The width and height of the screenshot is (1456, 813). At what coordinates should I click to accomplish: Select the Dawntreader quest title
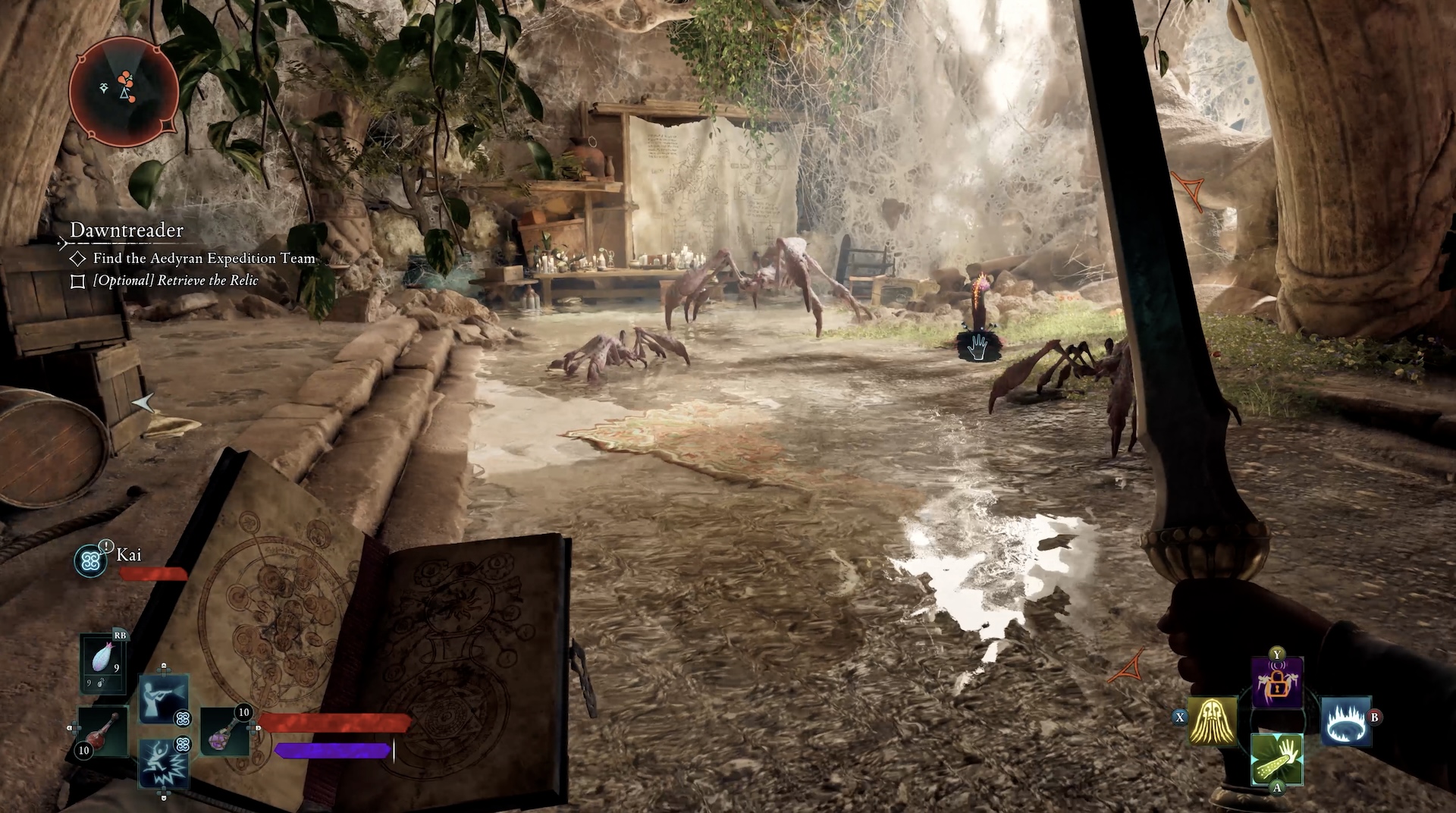pos(127,230)
